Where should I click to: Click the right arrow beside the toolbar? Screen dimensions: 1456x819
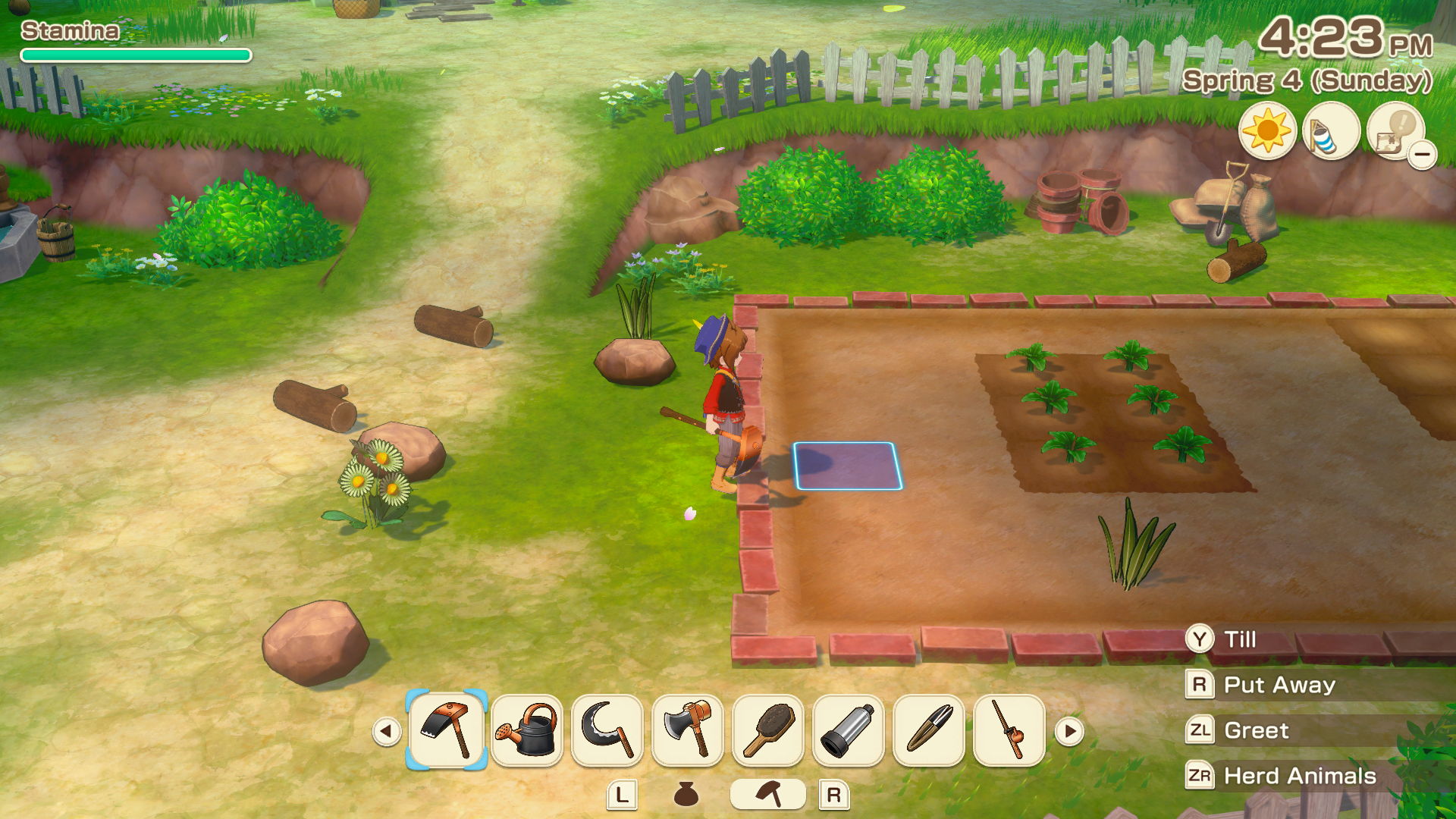pyautogui.click(x=1069, y=731)
